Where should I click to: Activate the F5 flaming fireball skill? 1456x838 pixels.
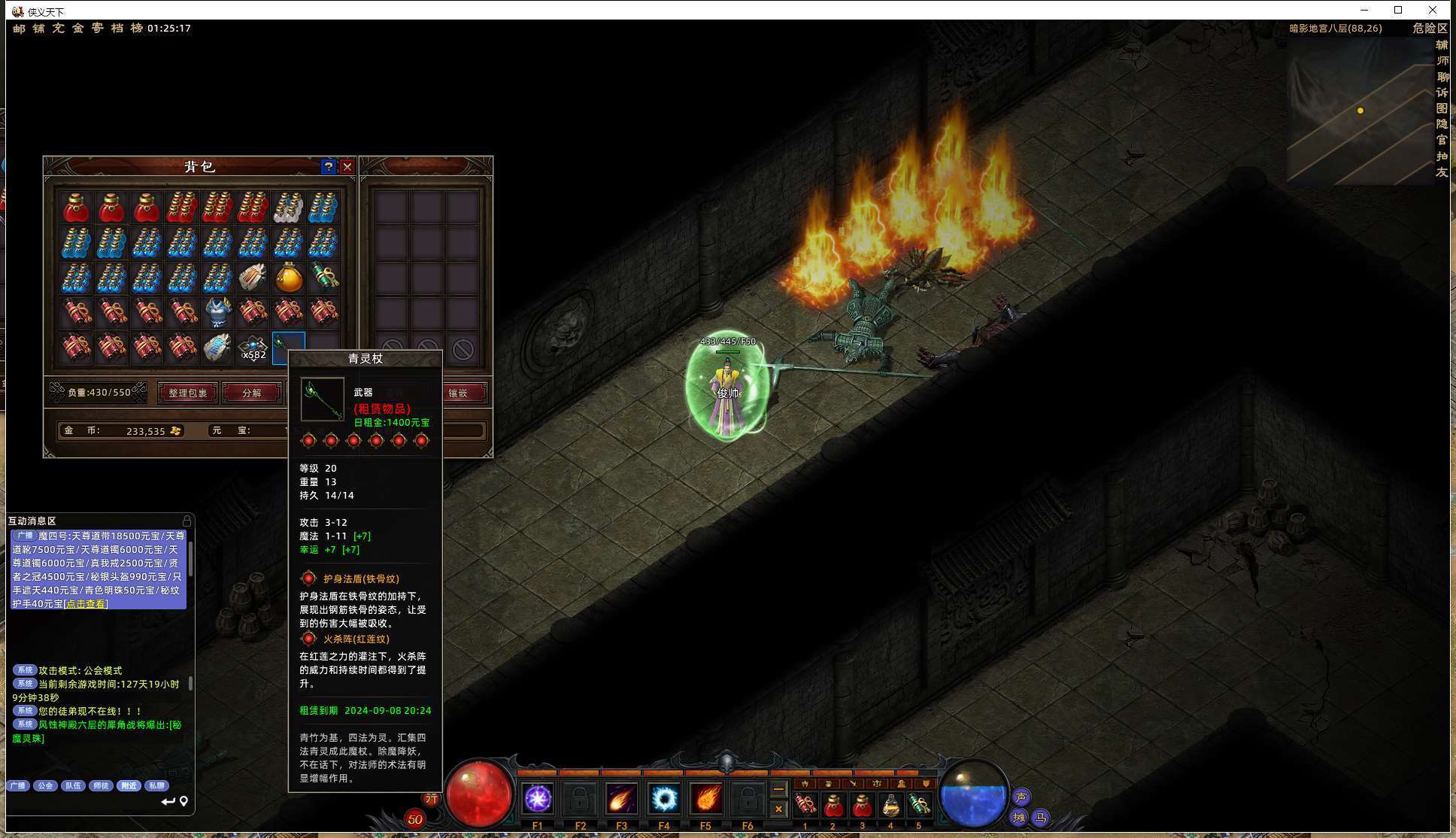click(705, 799)
